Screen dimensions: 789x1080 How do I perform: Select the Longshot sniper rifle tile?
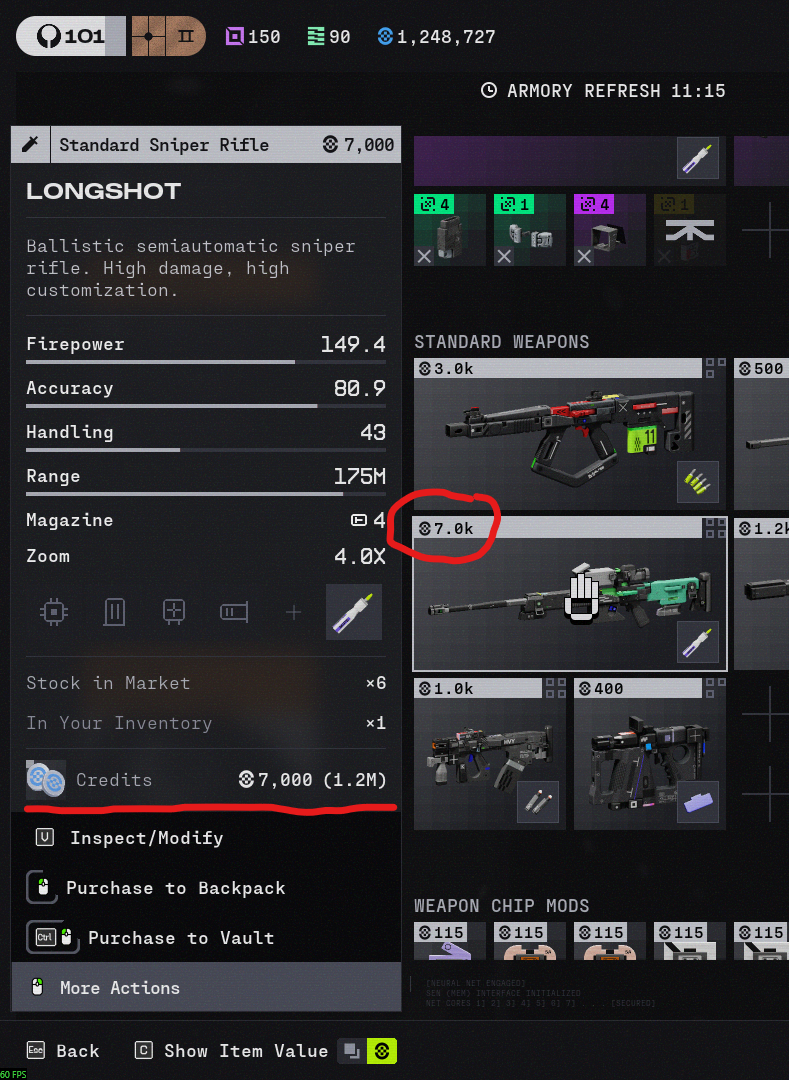coord(569,594)
